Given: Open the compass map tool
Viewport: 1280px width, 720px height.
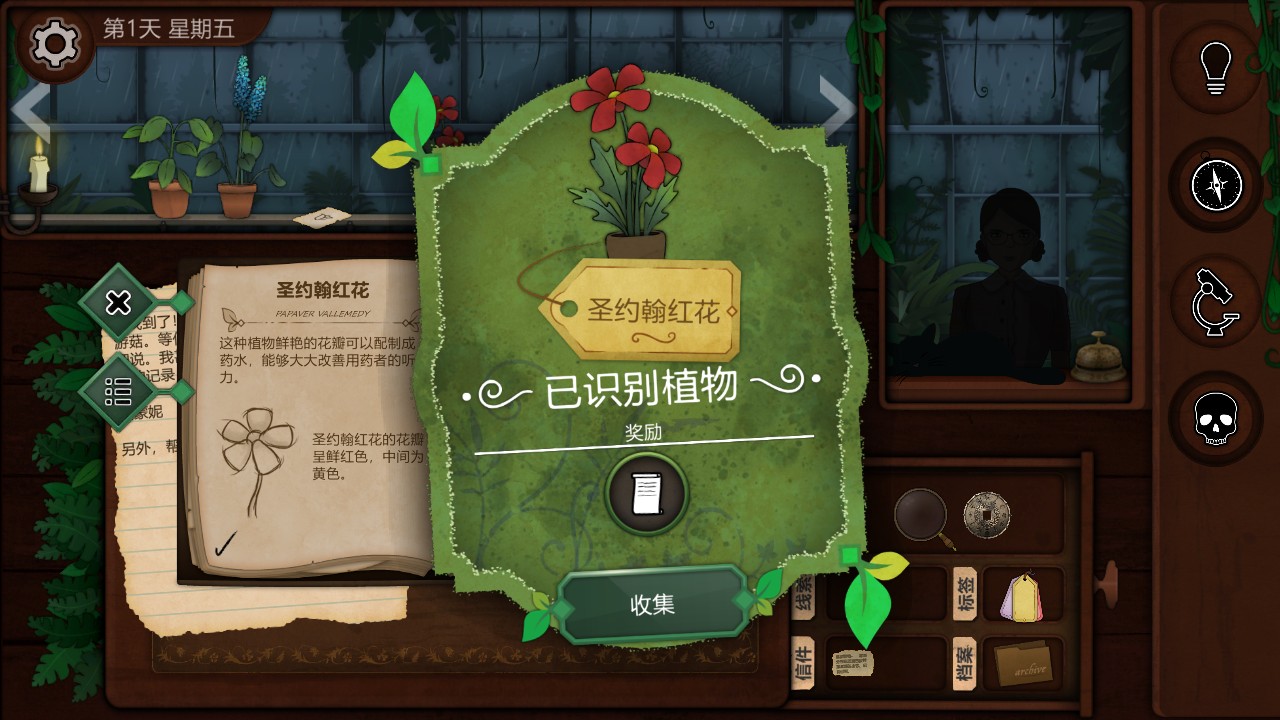Looking at the screenshot, I should pos(1215,186).
